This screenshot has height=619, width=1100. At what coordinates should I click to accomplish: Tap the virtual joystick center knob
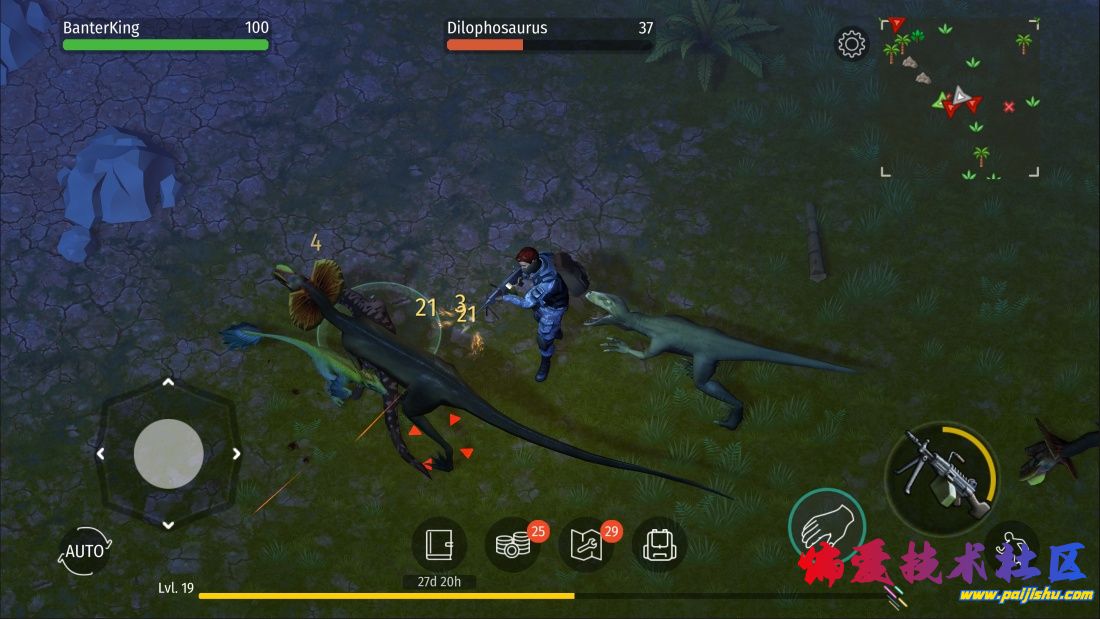(168, 453)
